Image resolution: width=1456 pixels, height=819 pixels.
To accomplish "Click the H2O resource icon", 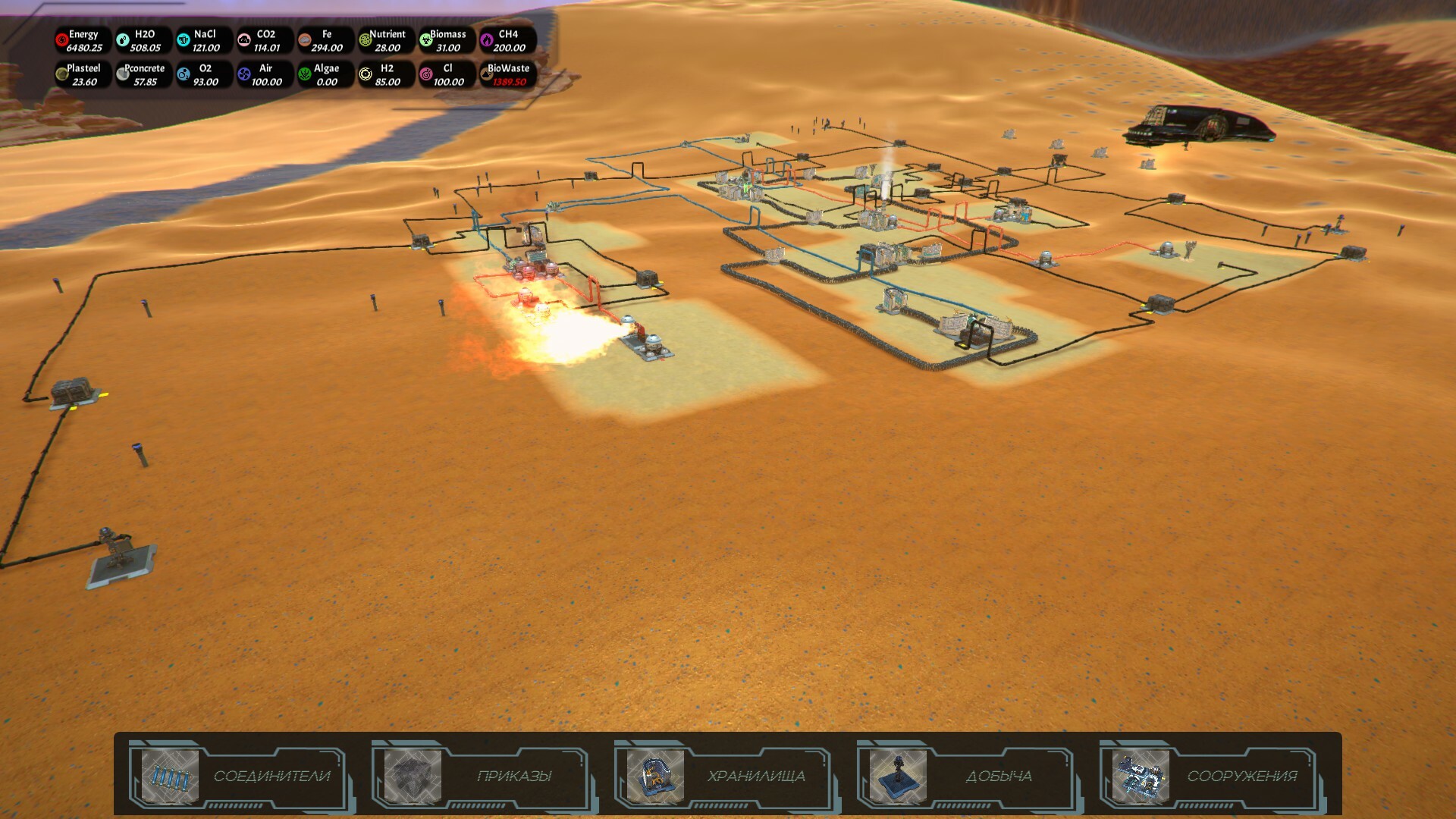I will click(x=122, y=39).
